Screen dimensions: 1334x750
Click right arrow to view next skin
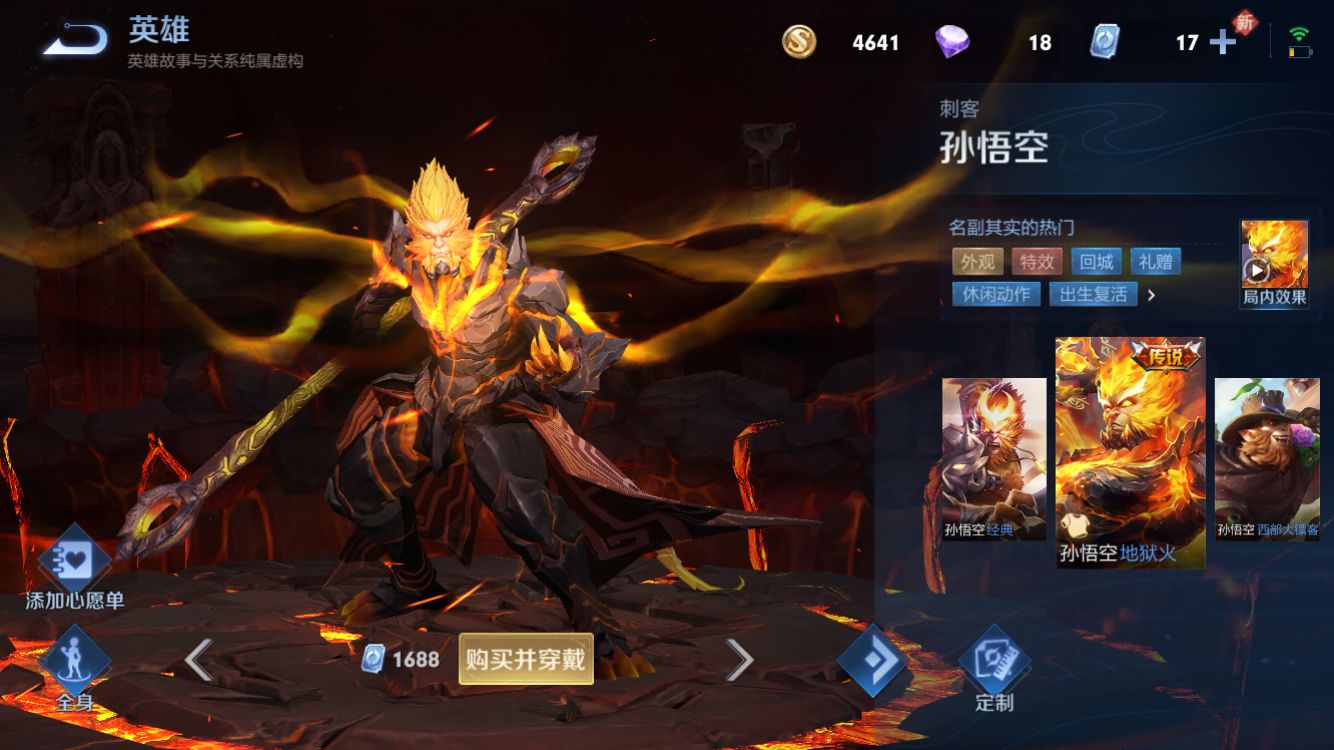point(741,659)
